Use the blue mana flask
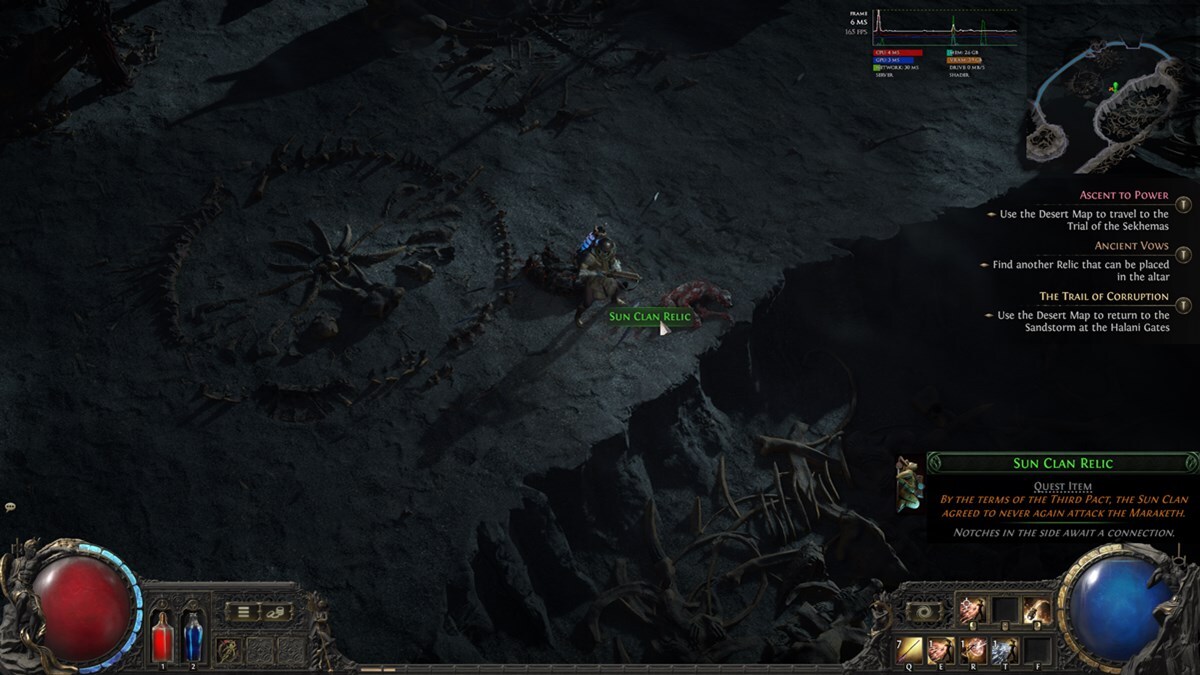 [x=192, y=636]
